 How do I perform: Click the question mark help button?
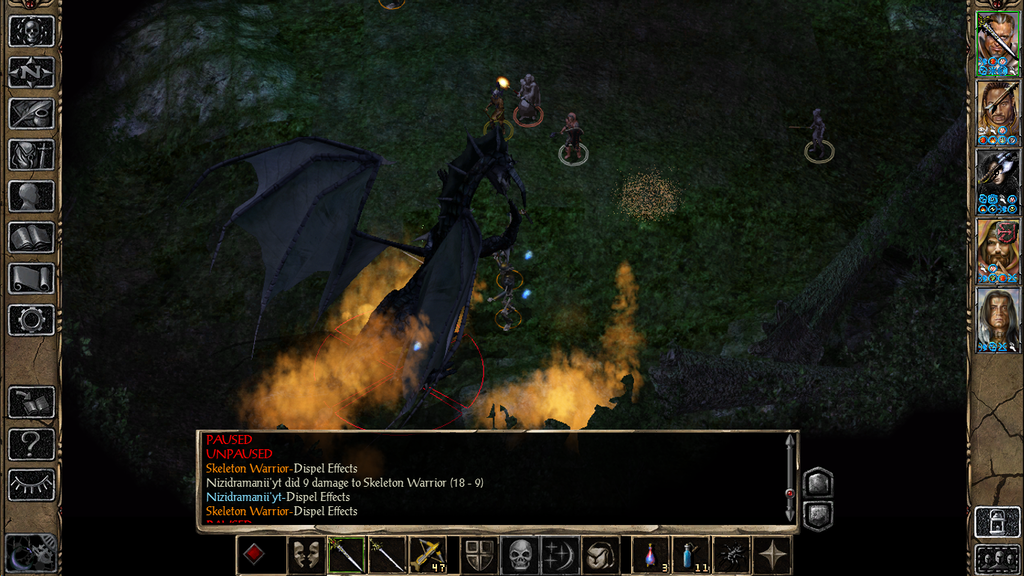[31, 443]
